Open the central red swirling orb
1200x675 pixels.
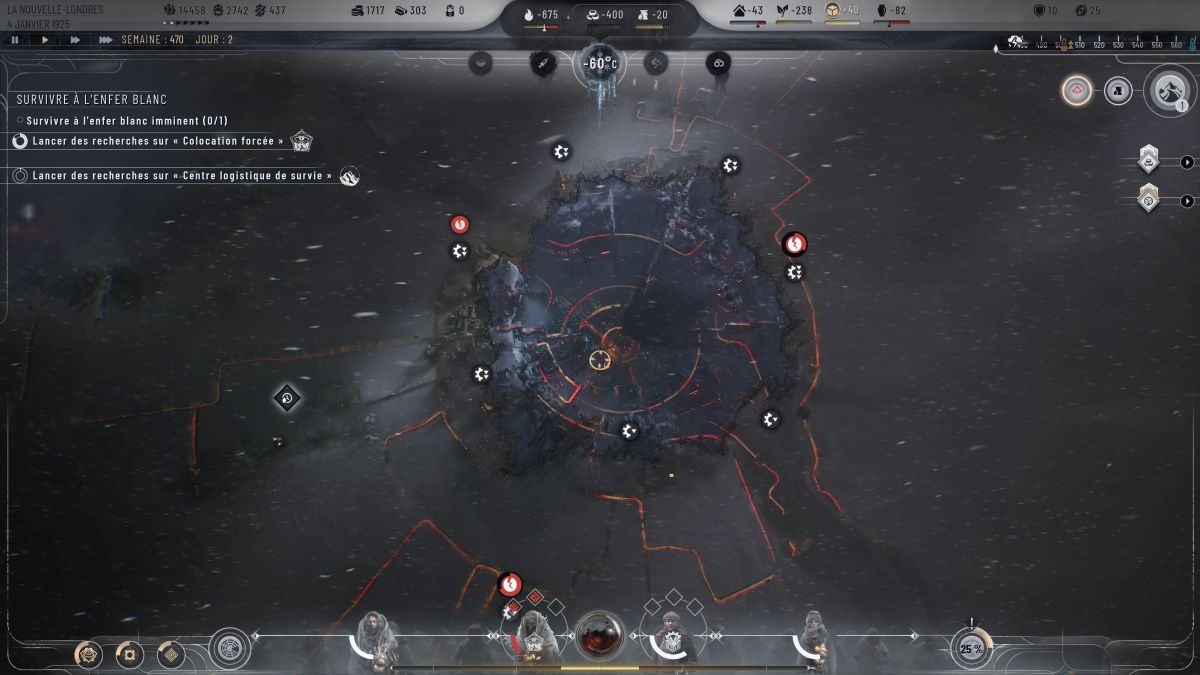(600, 635)
